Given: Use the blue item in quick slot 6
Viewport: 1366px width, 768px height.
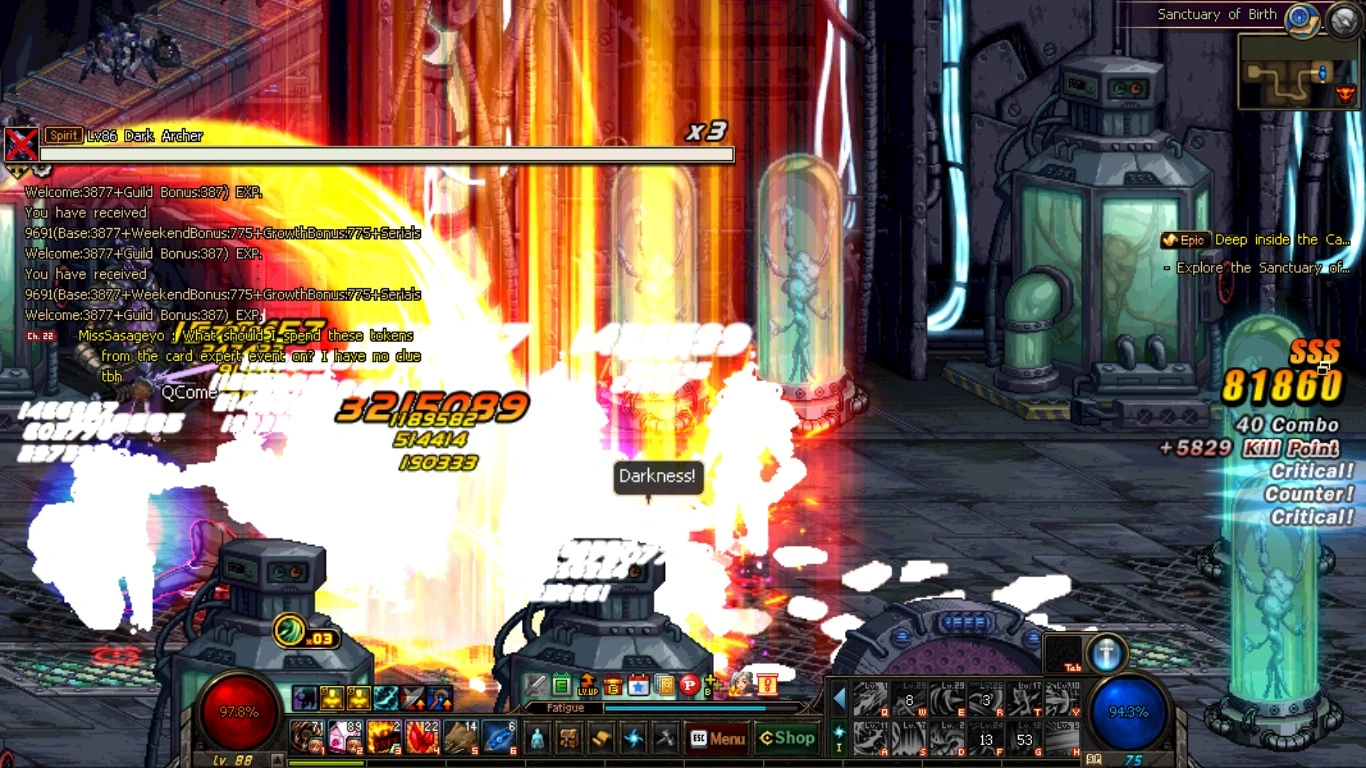Looking at the screenshot, I should coord(499,737).
